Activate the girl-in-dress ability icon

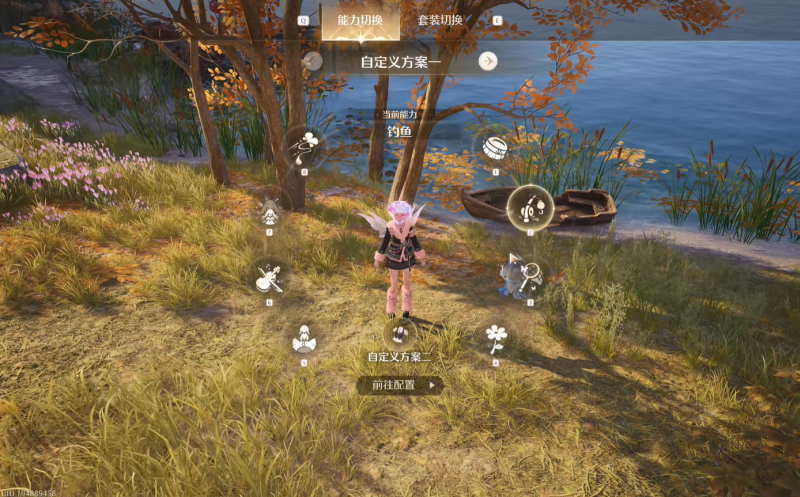[304, 339]
